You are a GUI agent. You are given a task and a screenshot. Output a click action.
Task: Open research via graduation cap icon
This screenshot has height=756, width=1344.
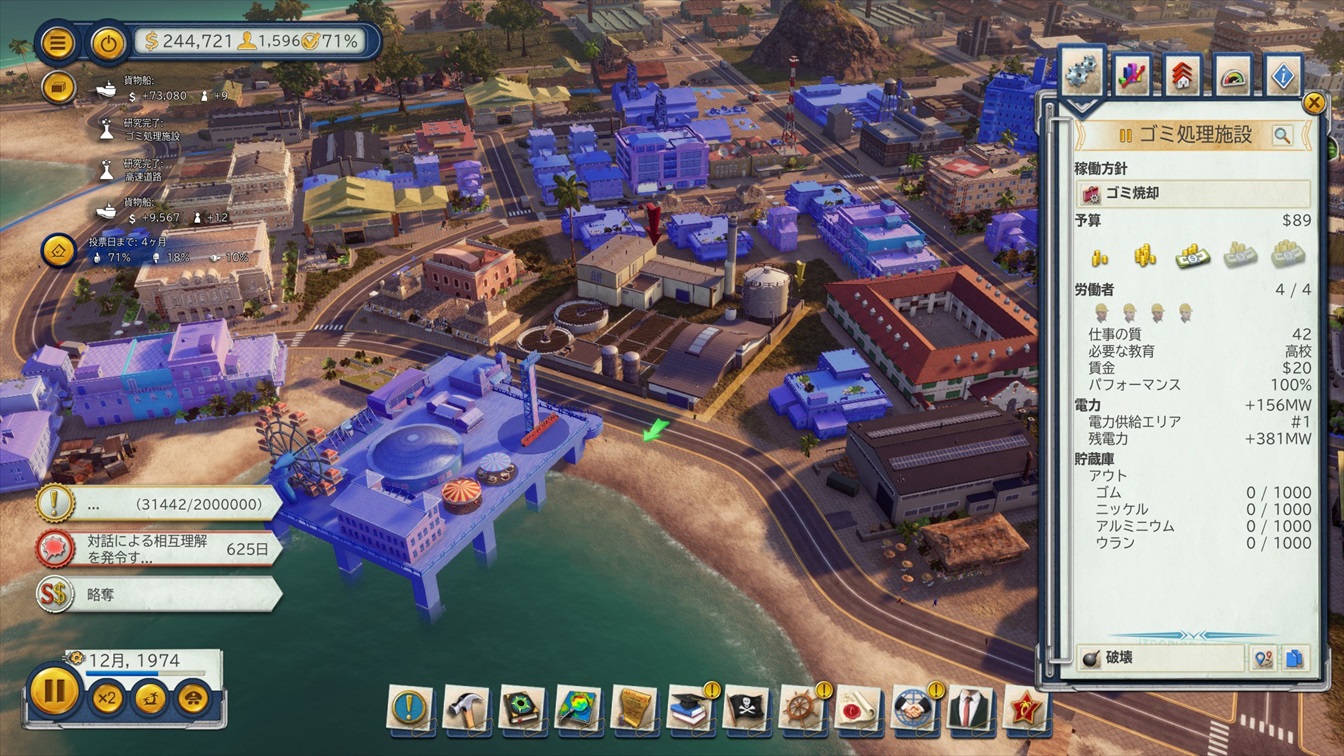tap(690, 708)
